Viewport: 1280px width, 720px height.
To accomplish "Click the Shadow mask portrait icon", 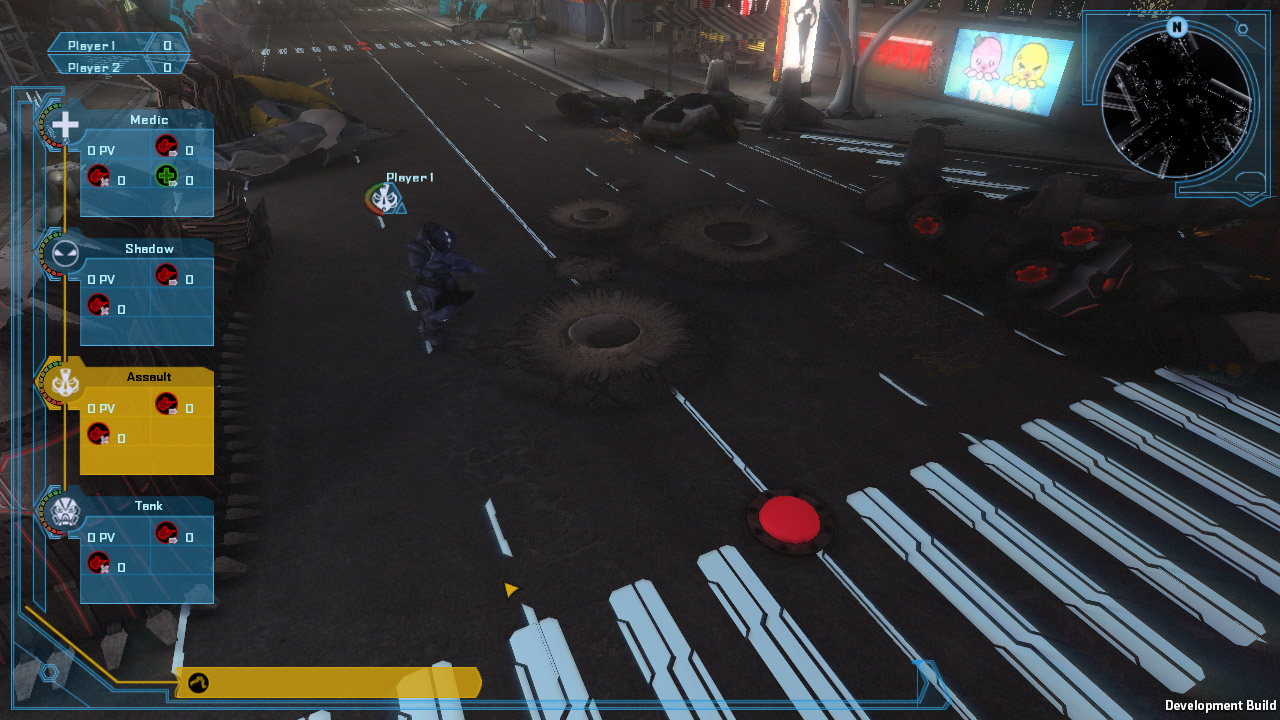I will tap(65, 254).
